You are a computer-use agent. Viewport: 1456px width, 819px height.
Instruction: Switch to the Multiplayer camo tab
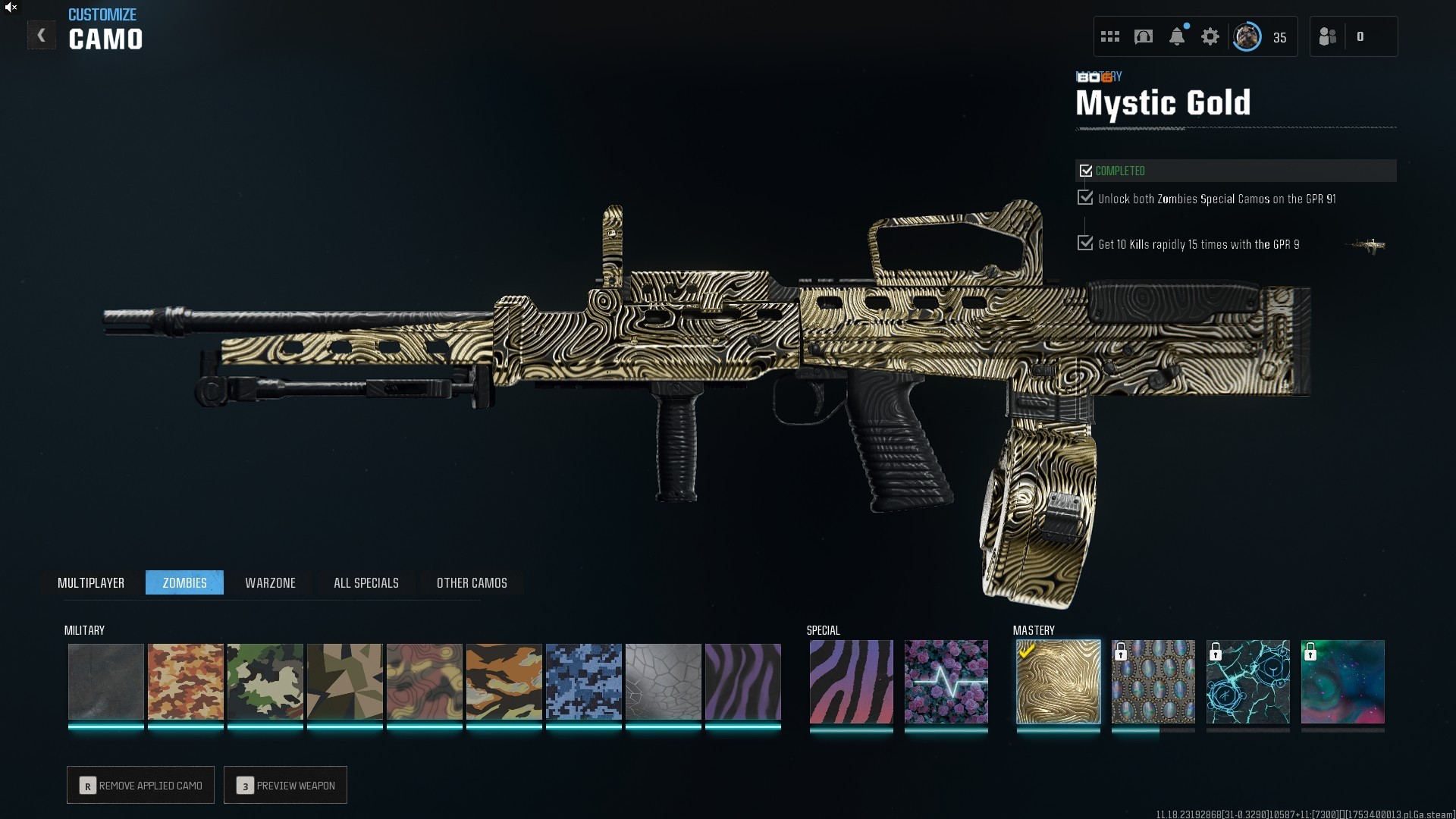[x=91, y=582]
